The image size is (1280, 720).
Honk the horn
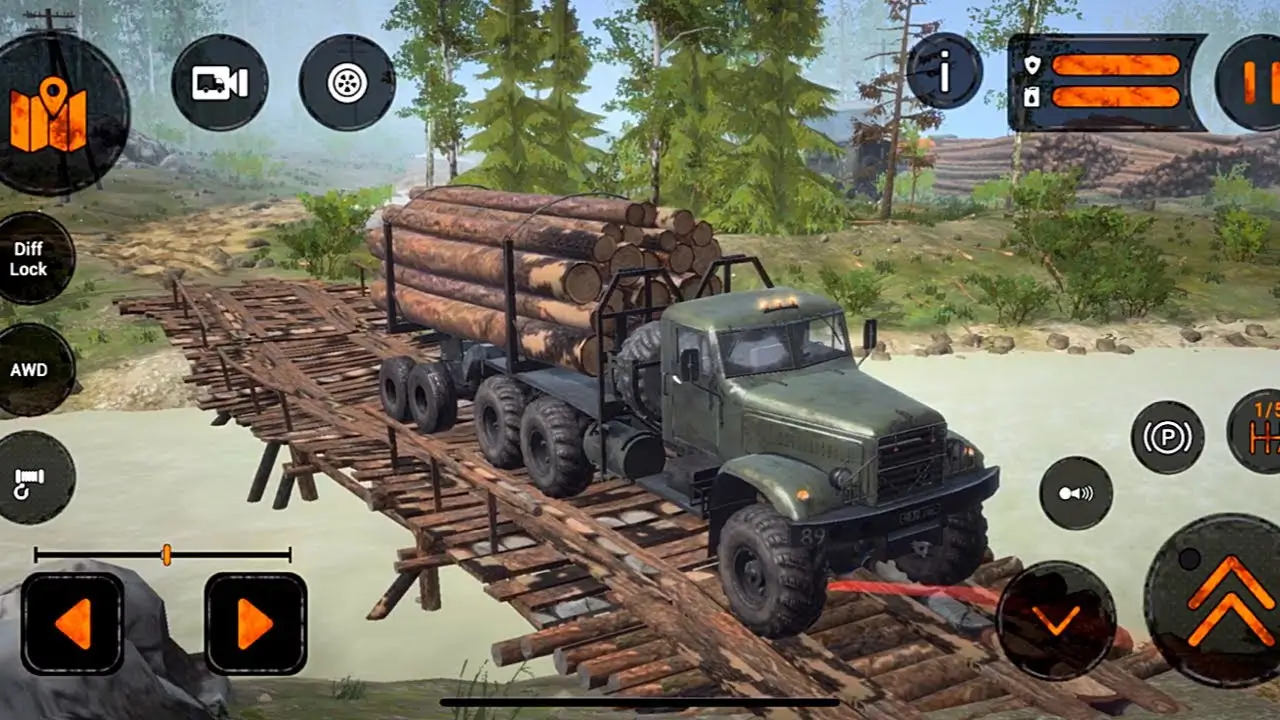point(1074,491)
